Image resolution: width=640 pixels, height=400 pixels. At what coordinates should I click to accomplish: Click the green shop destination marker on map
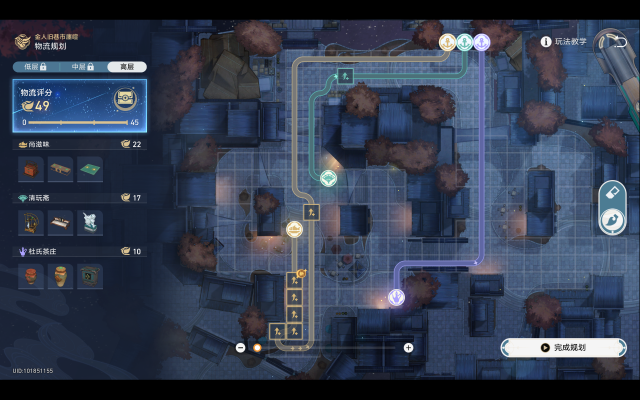tap(328, 178)
